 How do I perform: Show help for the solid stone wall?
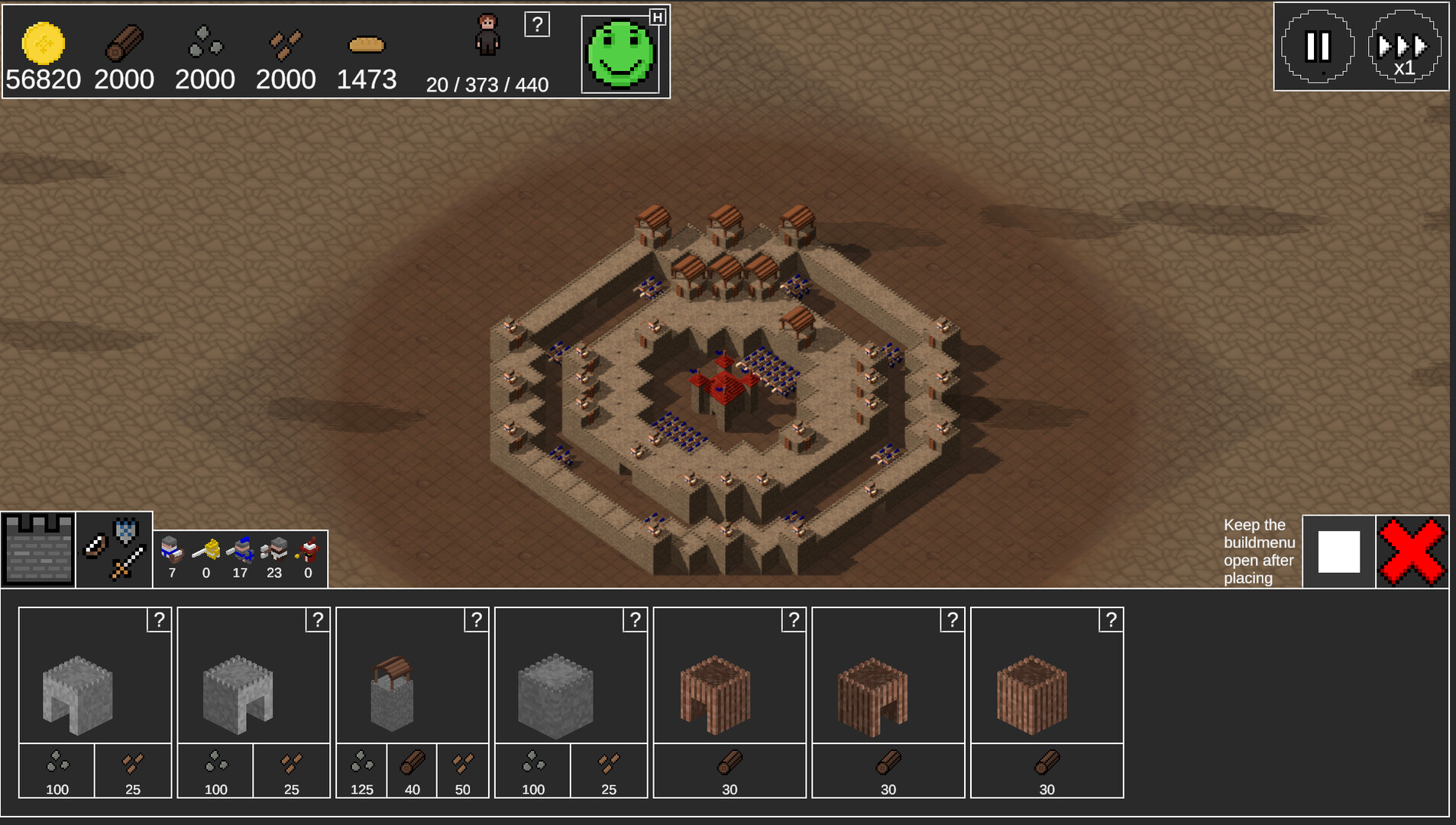[635, 620]
